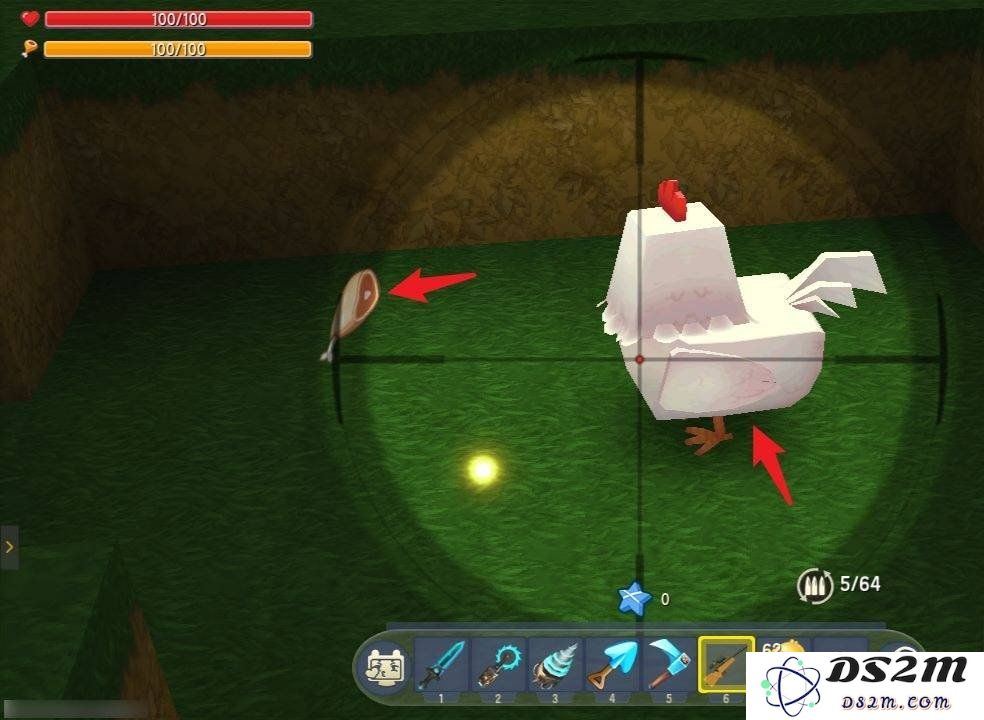The height and width of the screenshot is (720, 984).
Task: Equip the blue shovel from the hotbar
Action: click(612, 663)
